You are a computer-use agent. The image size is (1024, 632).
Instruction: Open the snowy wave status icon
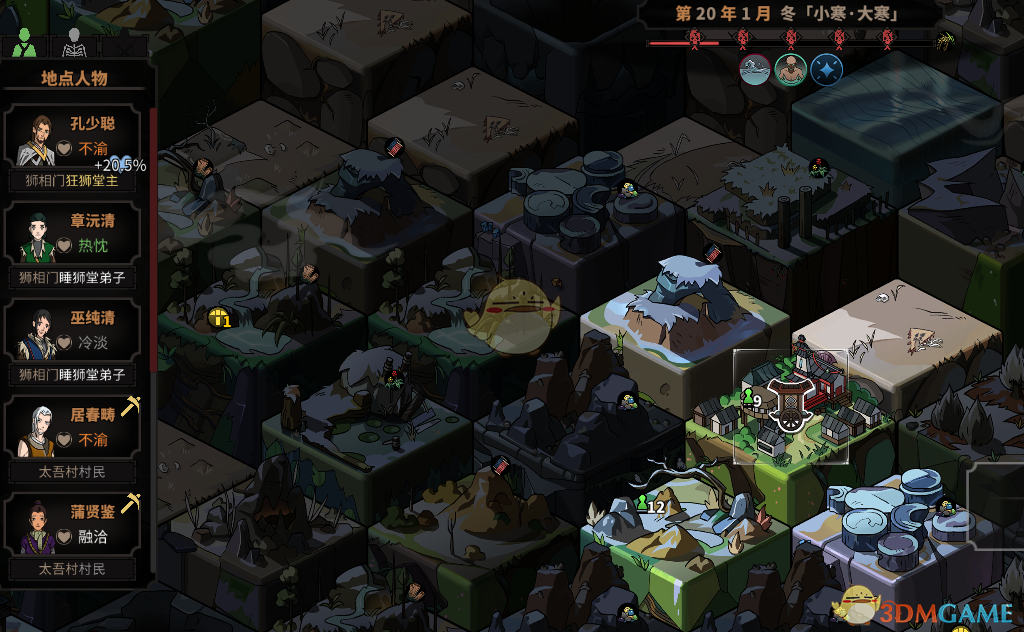(755, 70)
